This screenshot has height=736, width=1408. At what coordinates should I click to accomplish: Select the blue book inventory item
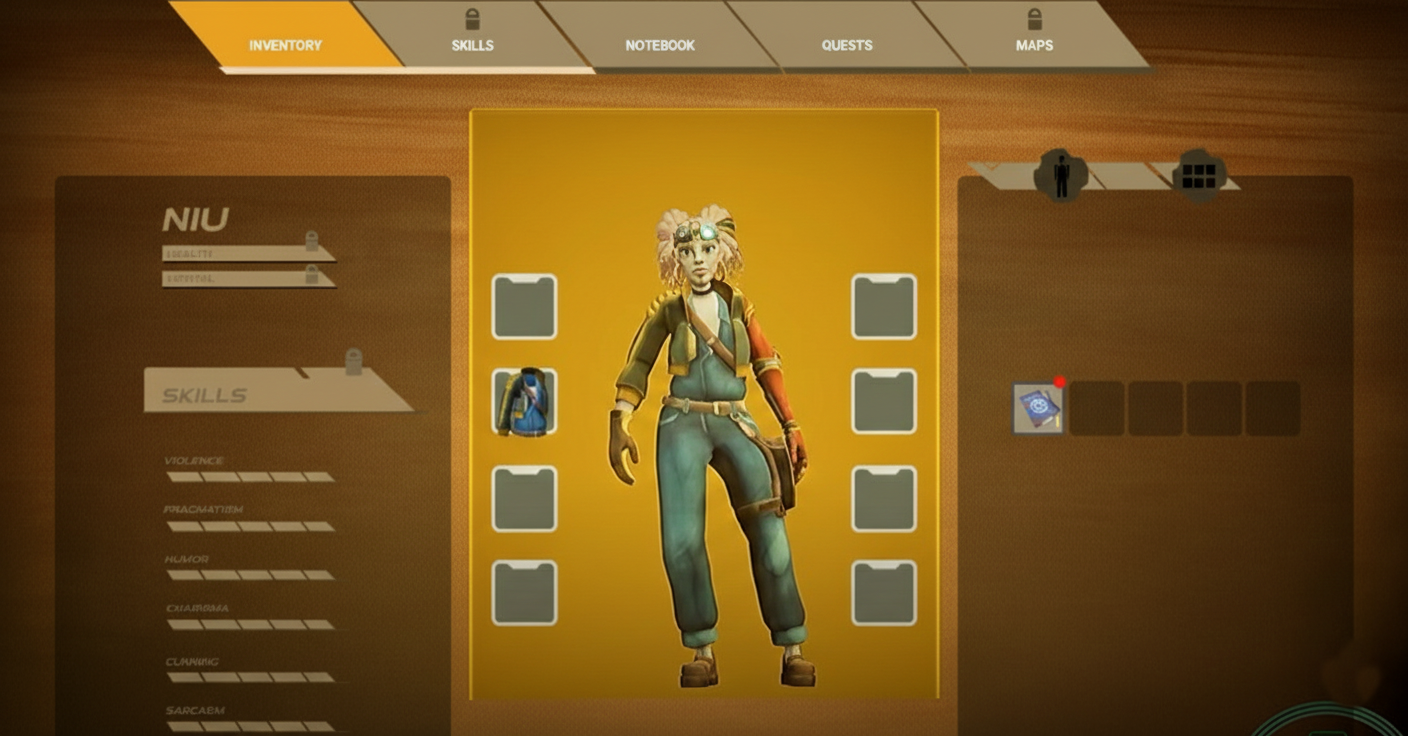click(1038, 408)
